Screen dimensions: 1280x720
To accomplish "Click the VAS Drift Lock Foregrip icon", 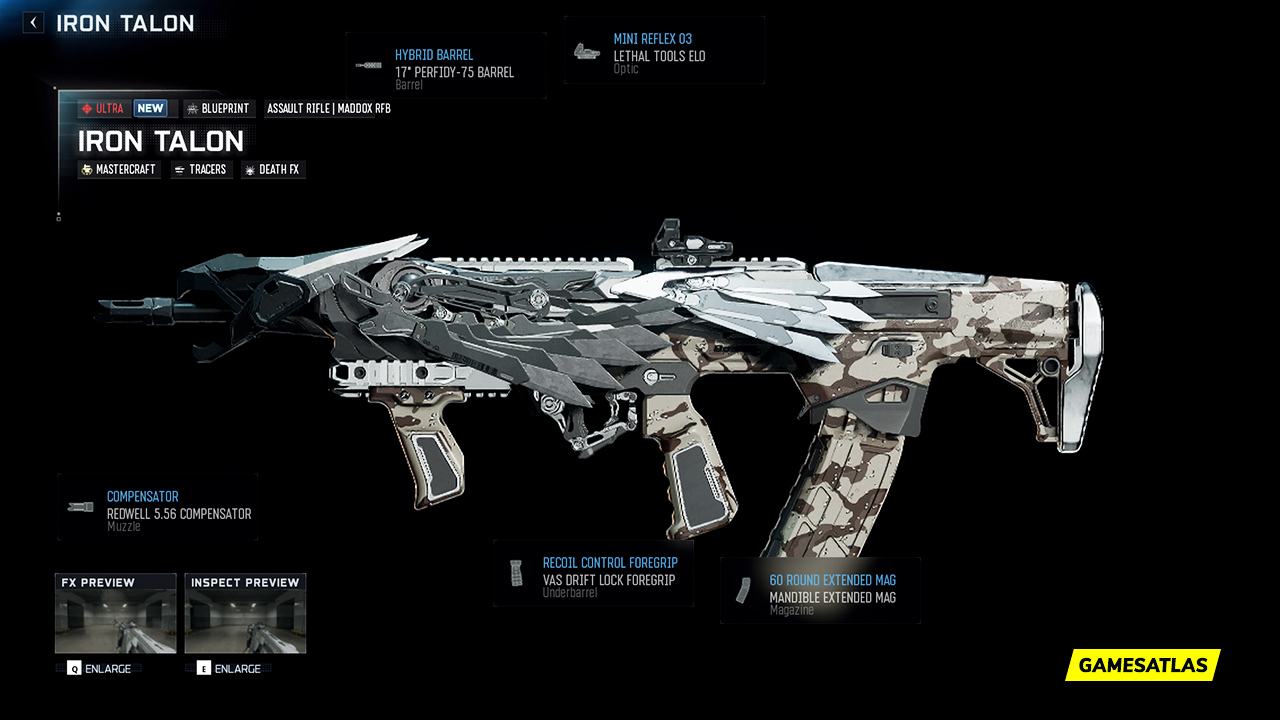I will pyautogui.click(x=516, y=571).
